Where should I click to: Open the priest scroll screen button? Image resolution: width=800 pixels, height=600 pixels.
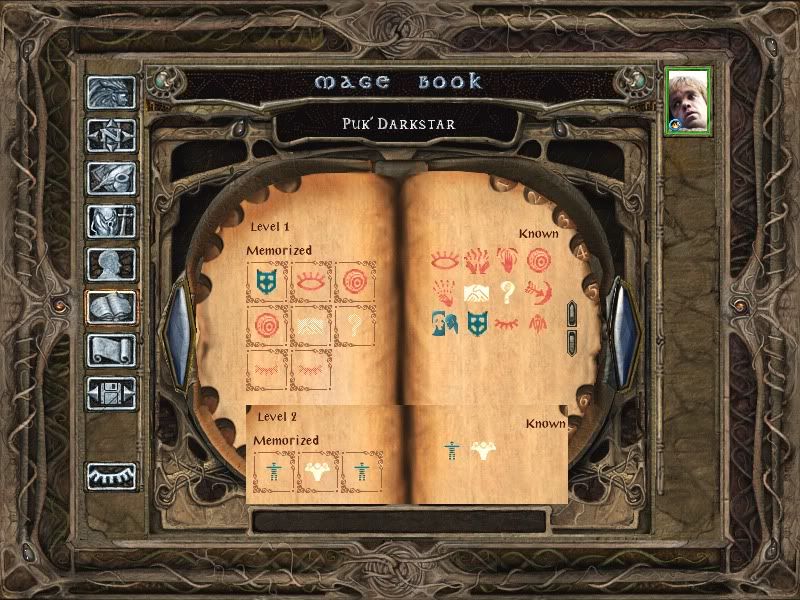(x=111, y=350)
